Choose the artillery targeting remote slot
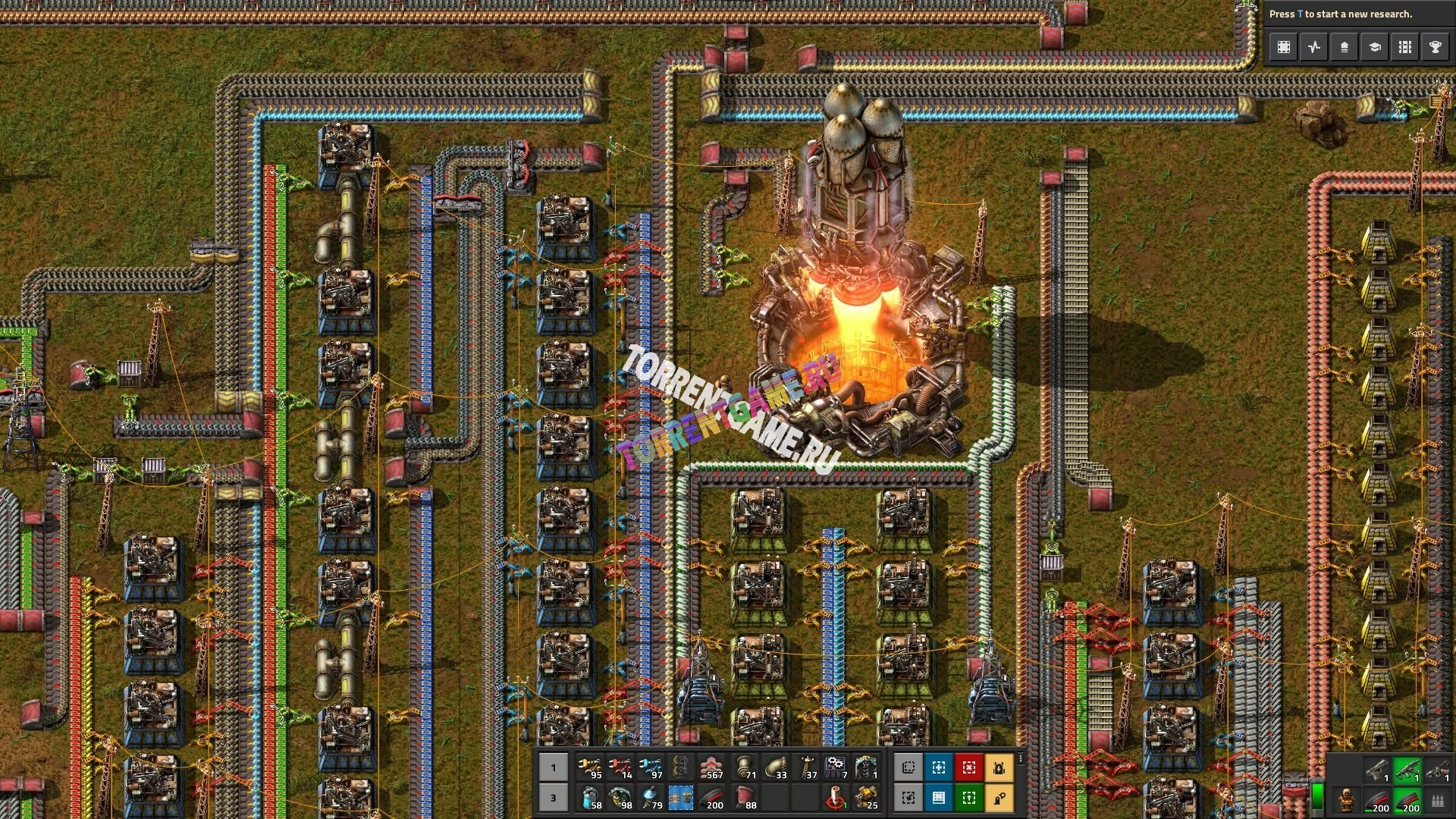This screenshot has width=1456, height=819. point(836,798)
